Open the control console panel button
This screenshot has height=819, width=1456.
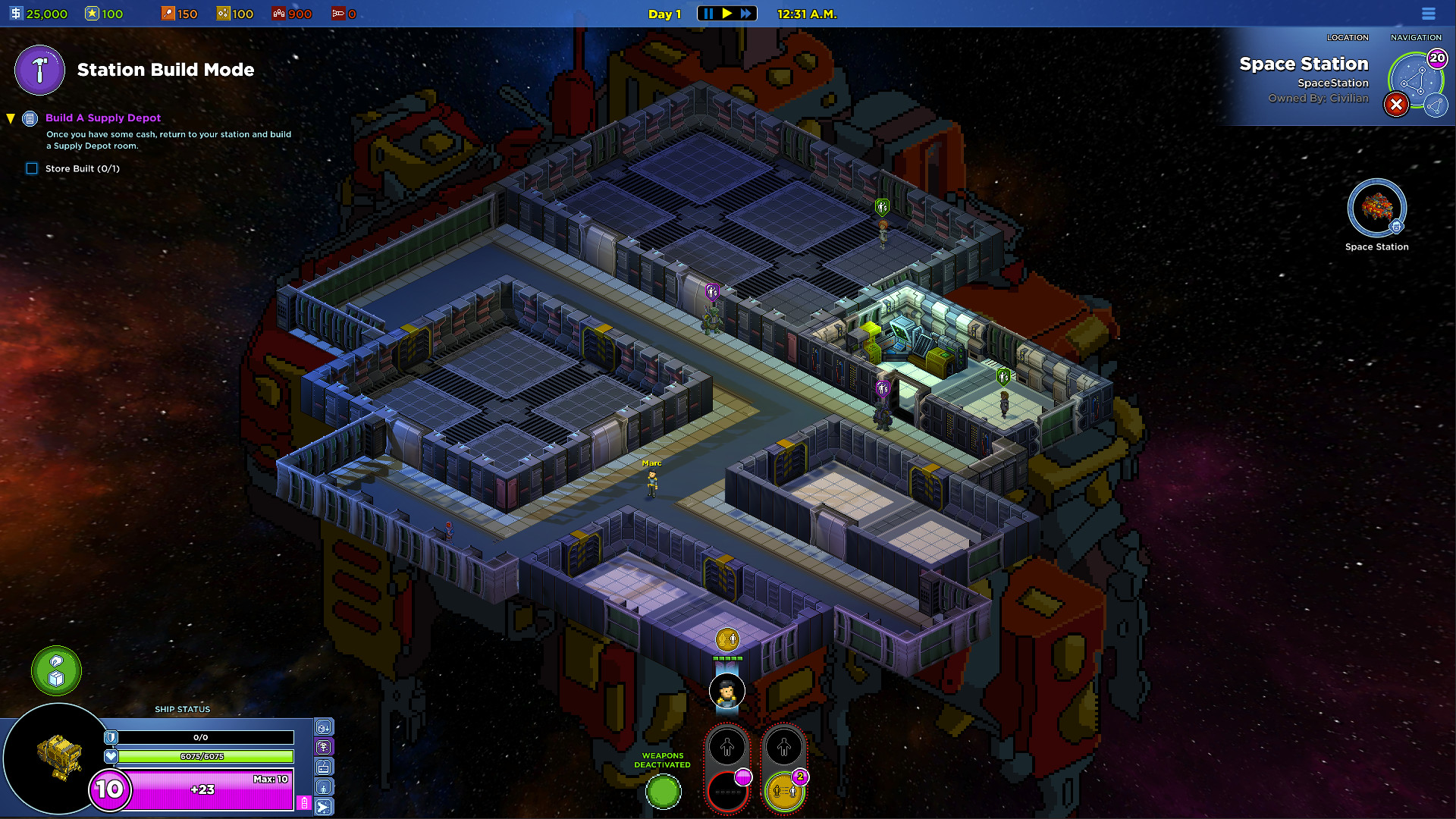(324, 767)
